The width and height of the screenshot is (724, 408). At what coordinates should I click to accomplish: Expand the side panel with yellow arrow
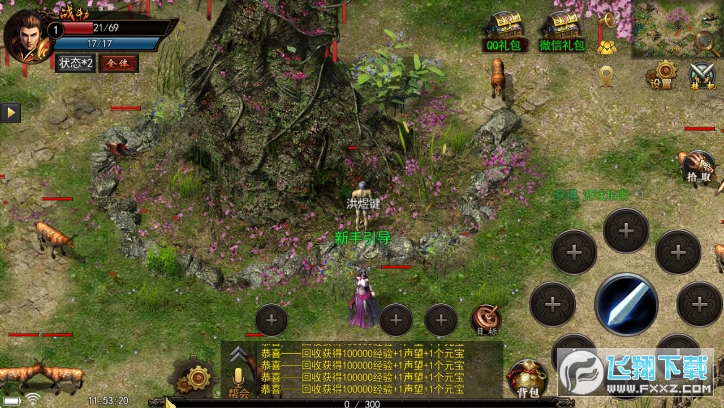[x=12, y=113]
